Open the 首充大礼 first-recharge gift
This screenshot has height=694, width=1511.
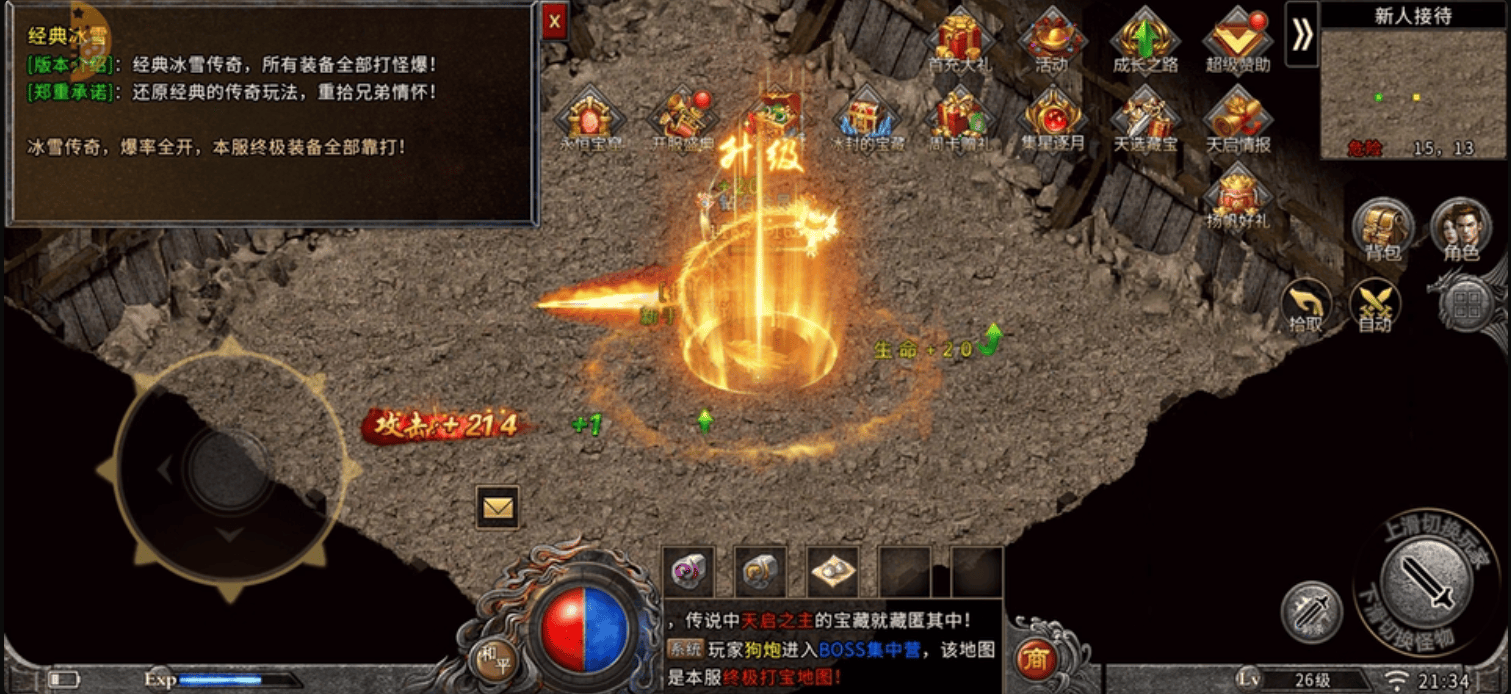(x=959, y=36)
